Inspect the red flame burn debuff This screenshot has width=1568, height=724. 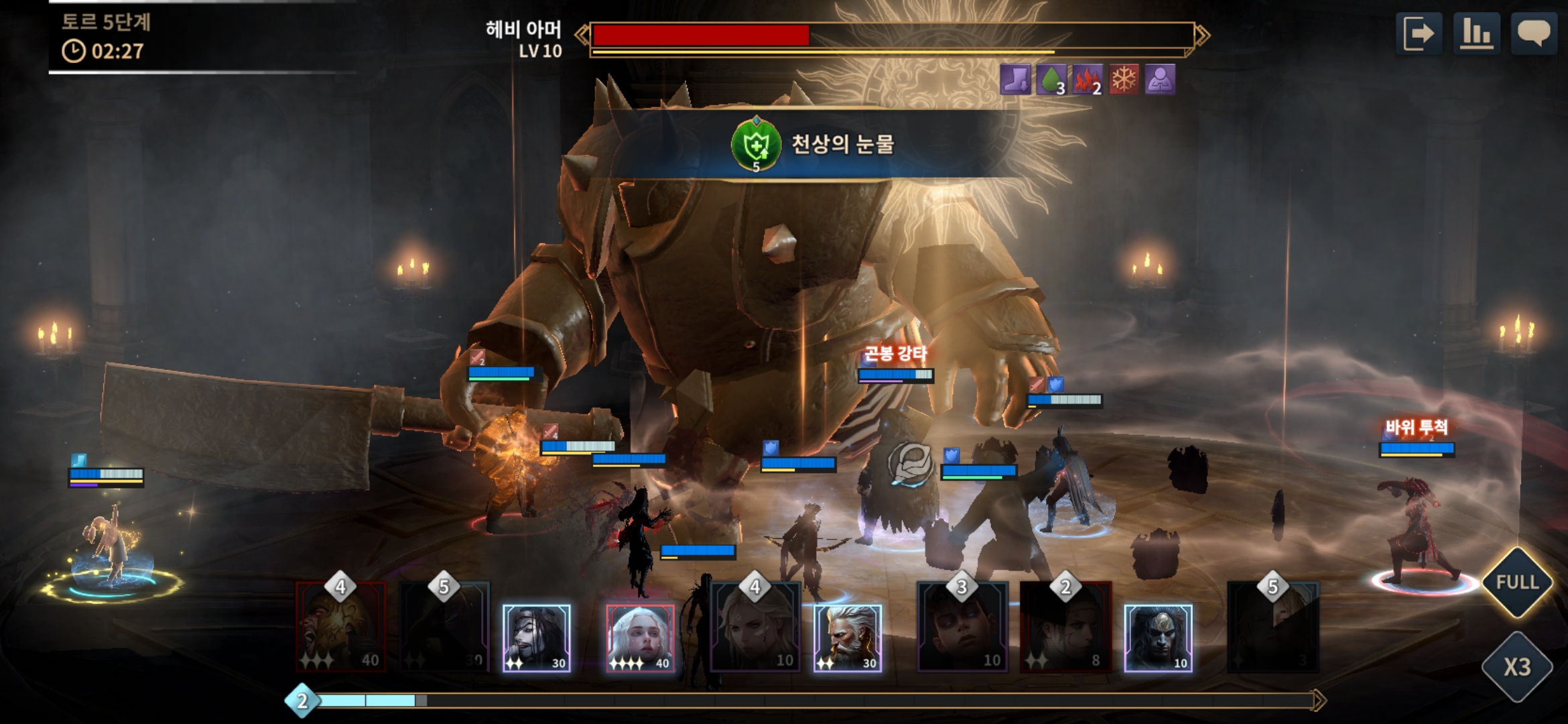point(1088,80)
